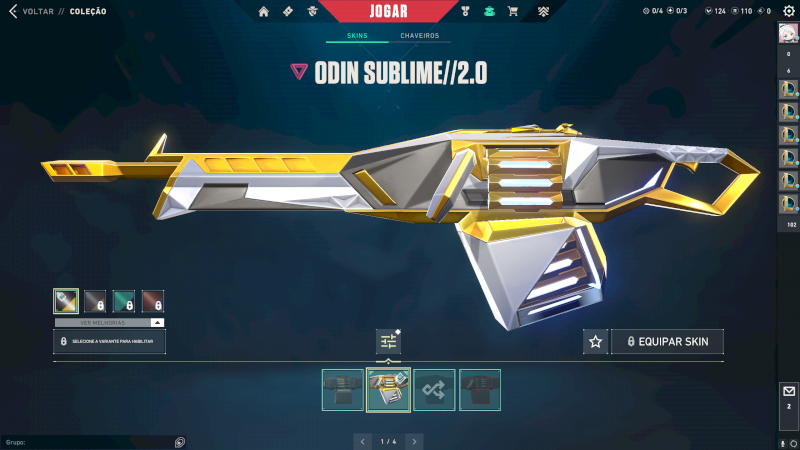Screen dimensions: 800x450
Task: Choose the locked red-brown variant swatch
Action: tap(153, 301)
